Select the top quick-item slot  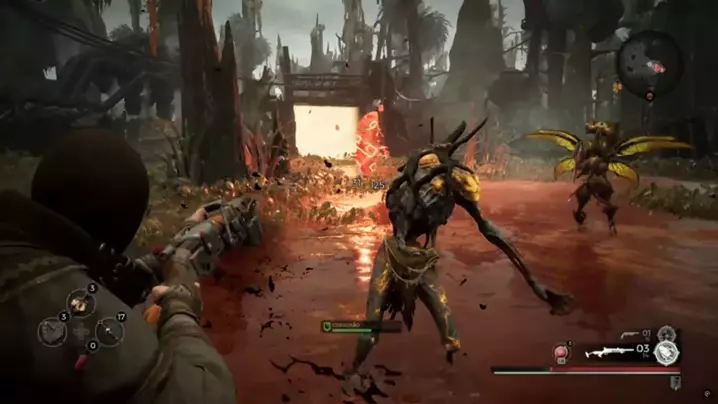(80, 303)
